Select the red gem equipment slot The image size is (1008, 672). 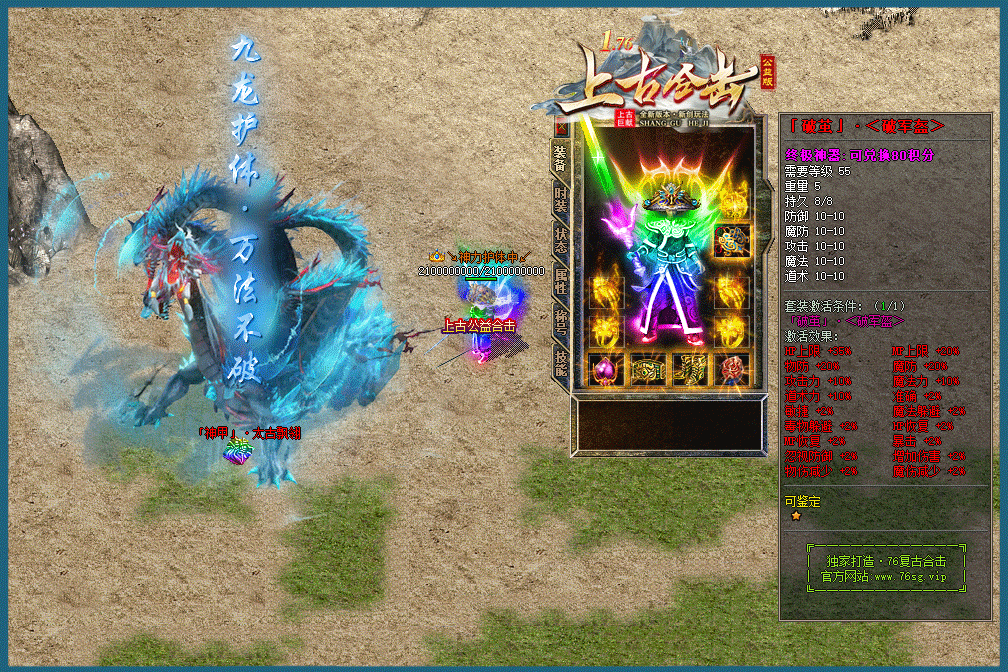coord(733,370)
